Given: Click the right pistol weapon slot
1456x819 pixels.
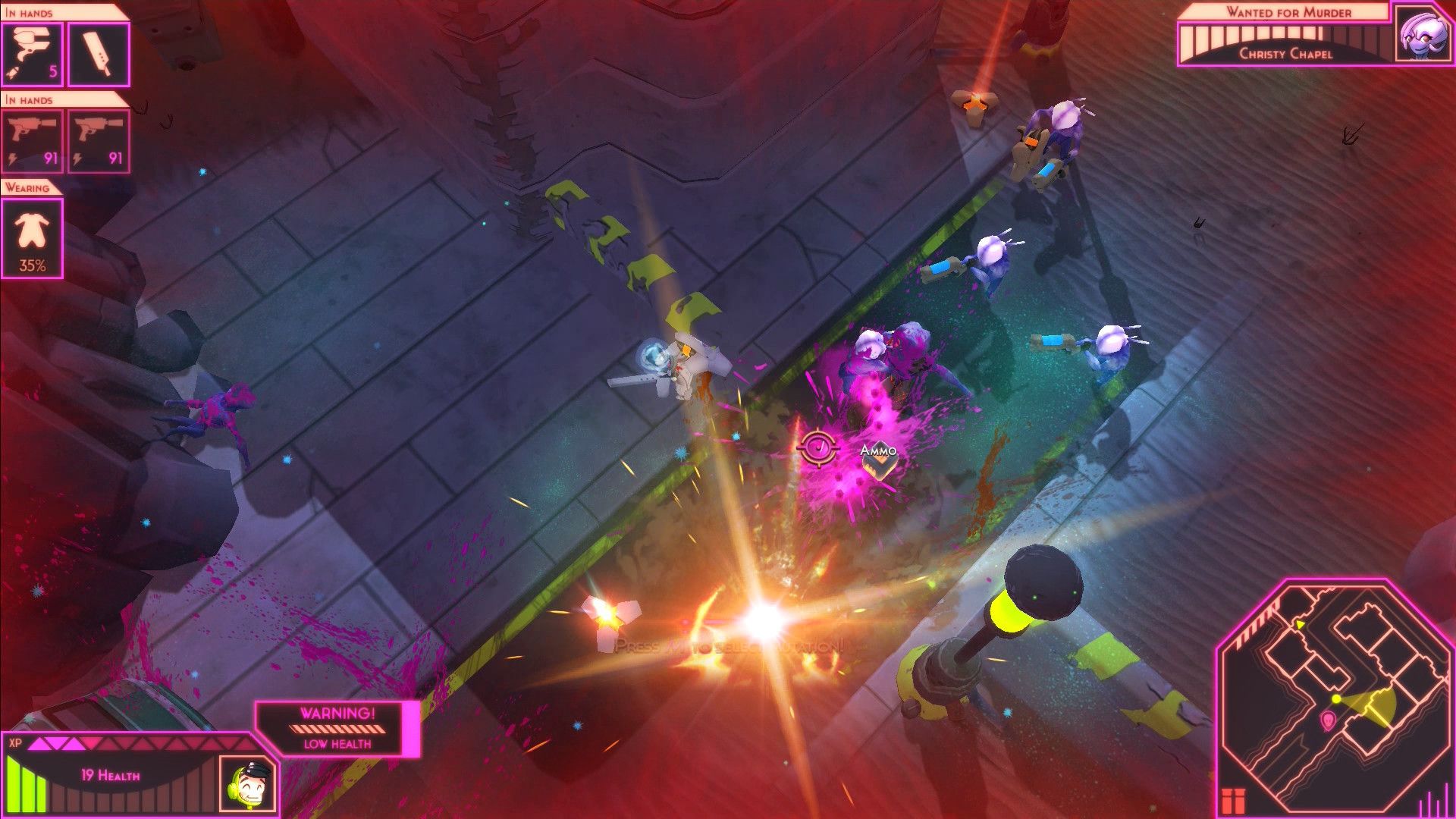Looking at the screenshot, I should pos(99,140).
